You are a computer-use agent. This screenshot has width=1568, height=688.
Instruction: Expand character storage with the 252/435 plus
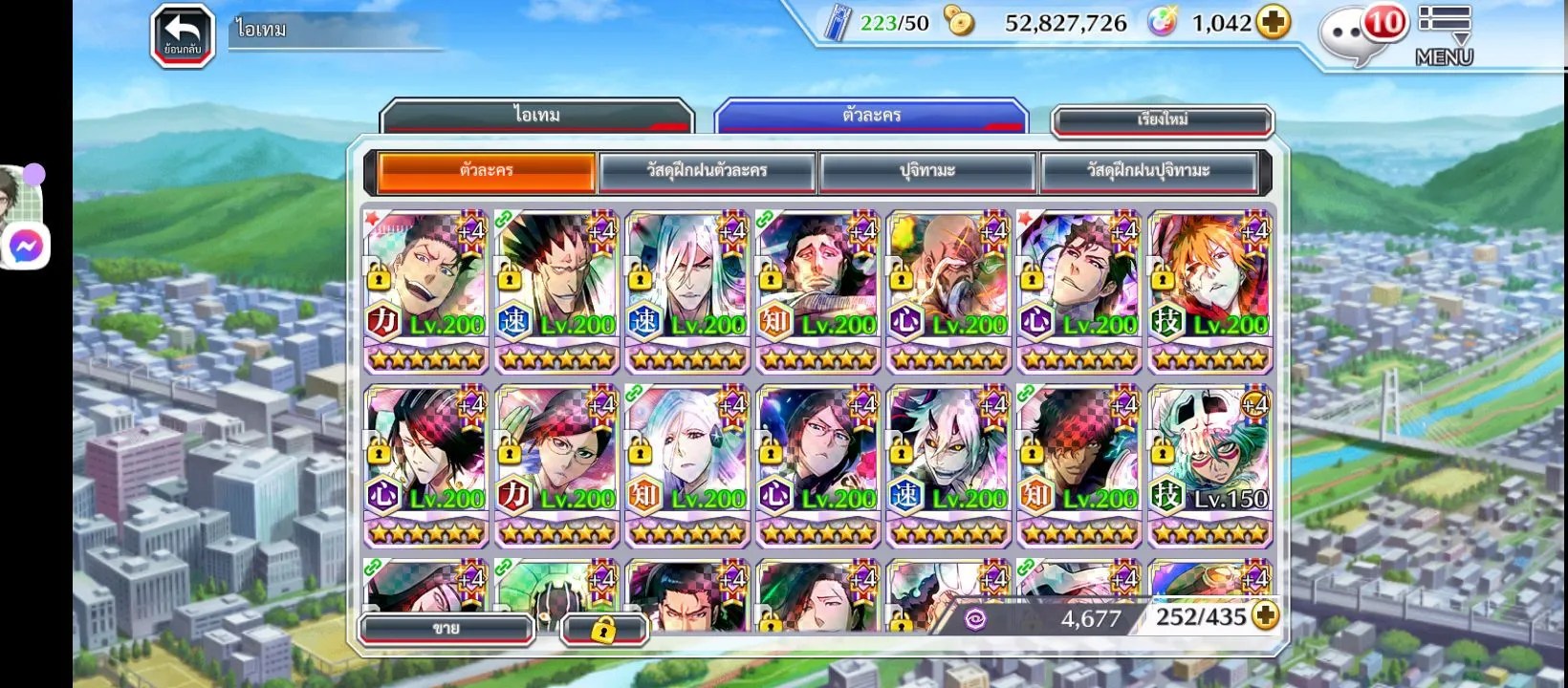tap(1265, 616)
